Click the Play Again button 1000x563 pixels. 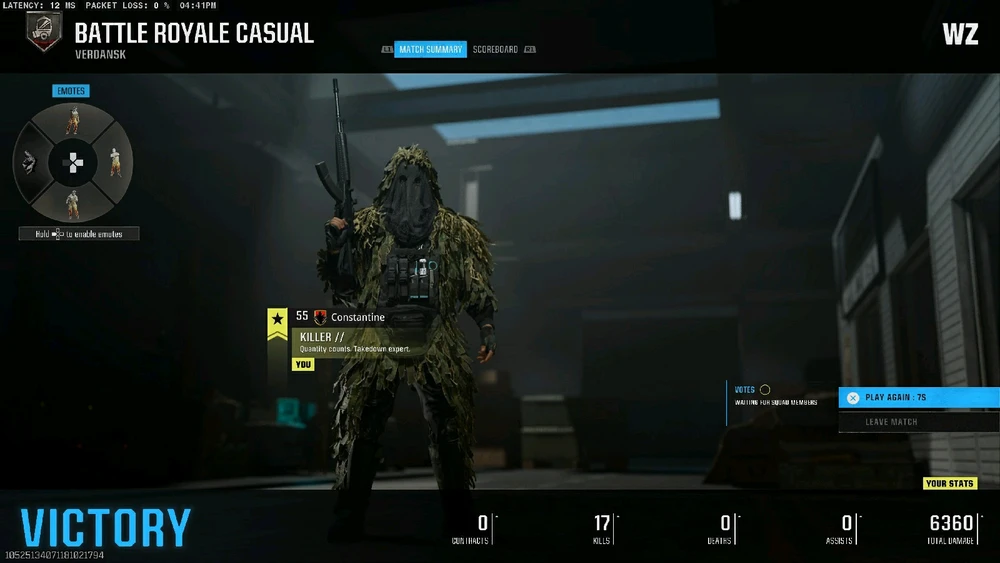918,398
